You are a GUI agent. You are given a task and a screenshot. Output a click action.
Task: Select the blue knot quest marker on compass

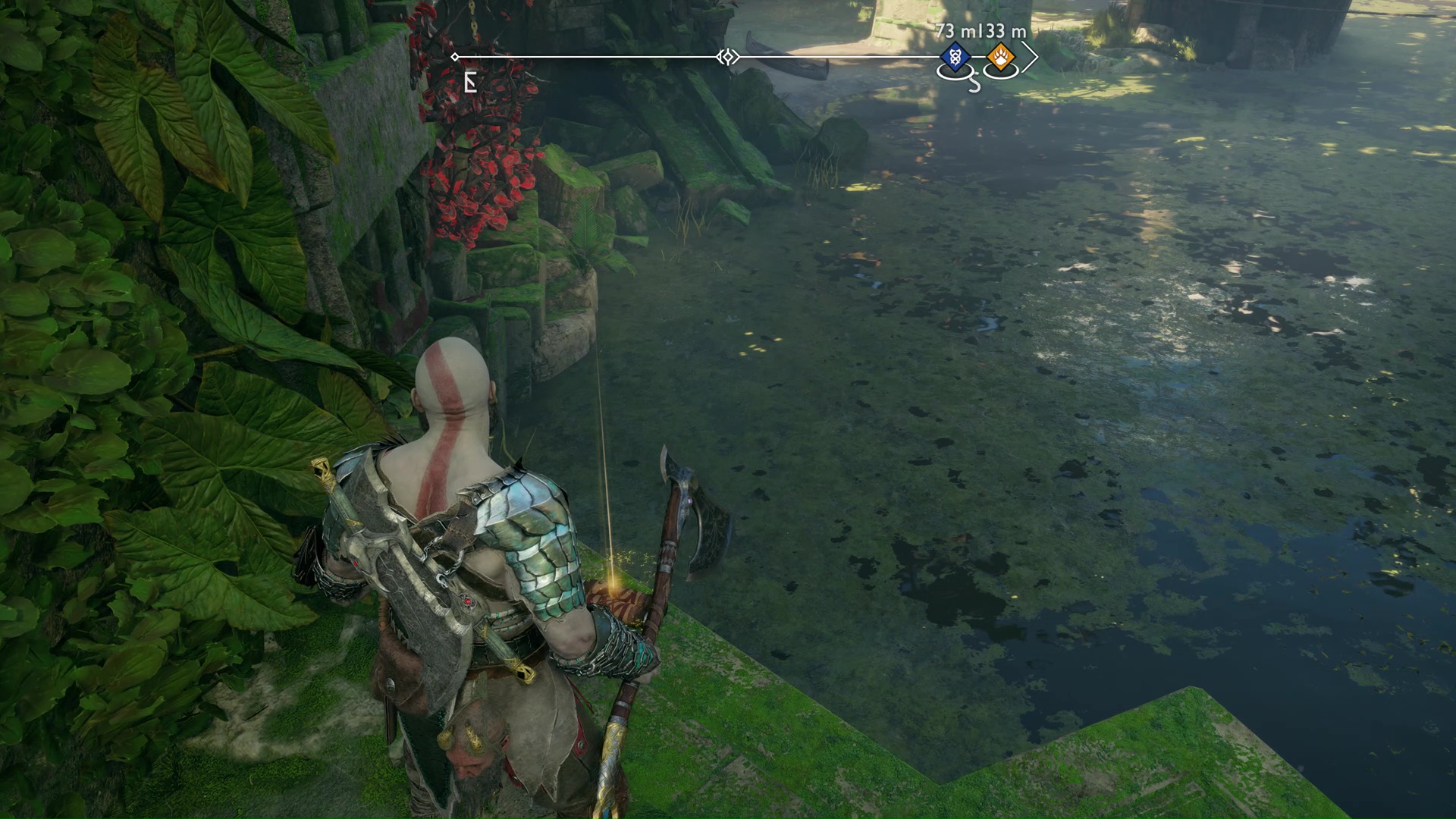953,57
